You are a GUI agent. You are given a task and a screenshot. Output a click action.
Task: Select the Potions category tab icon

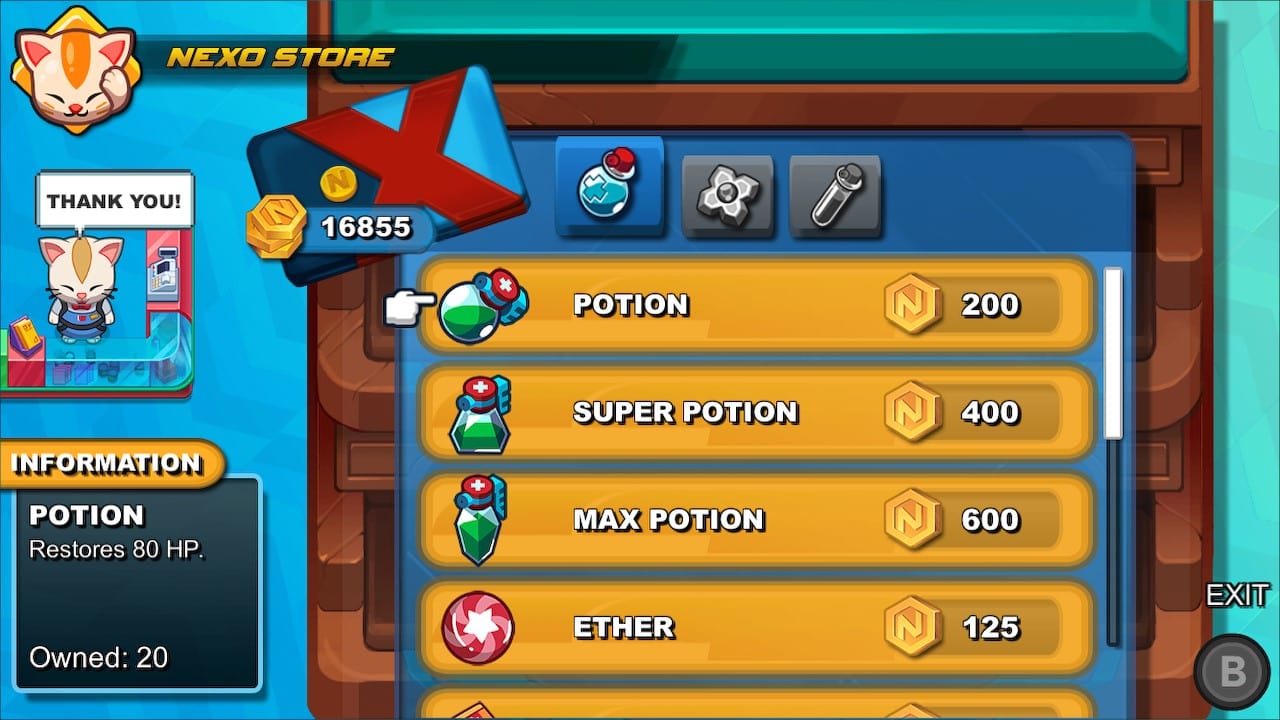609,188
